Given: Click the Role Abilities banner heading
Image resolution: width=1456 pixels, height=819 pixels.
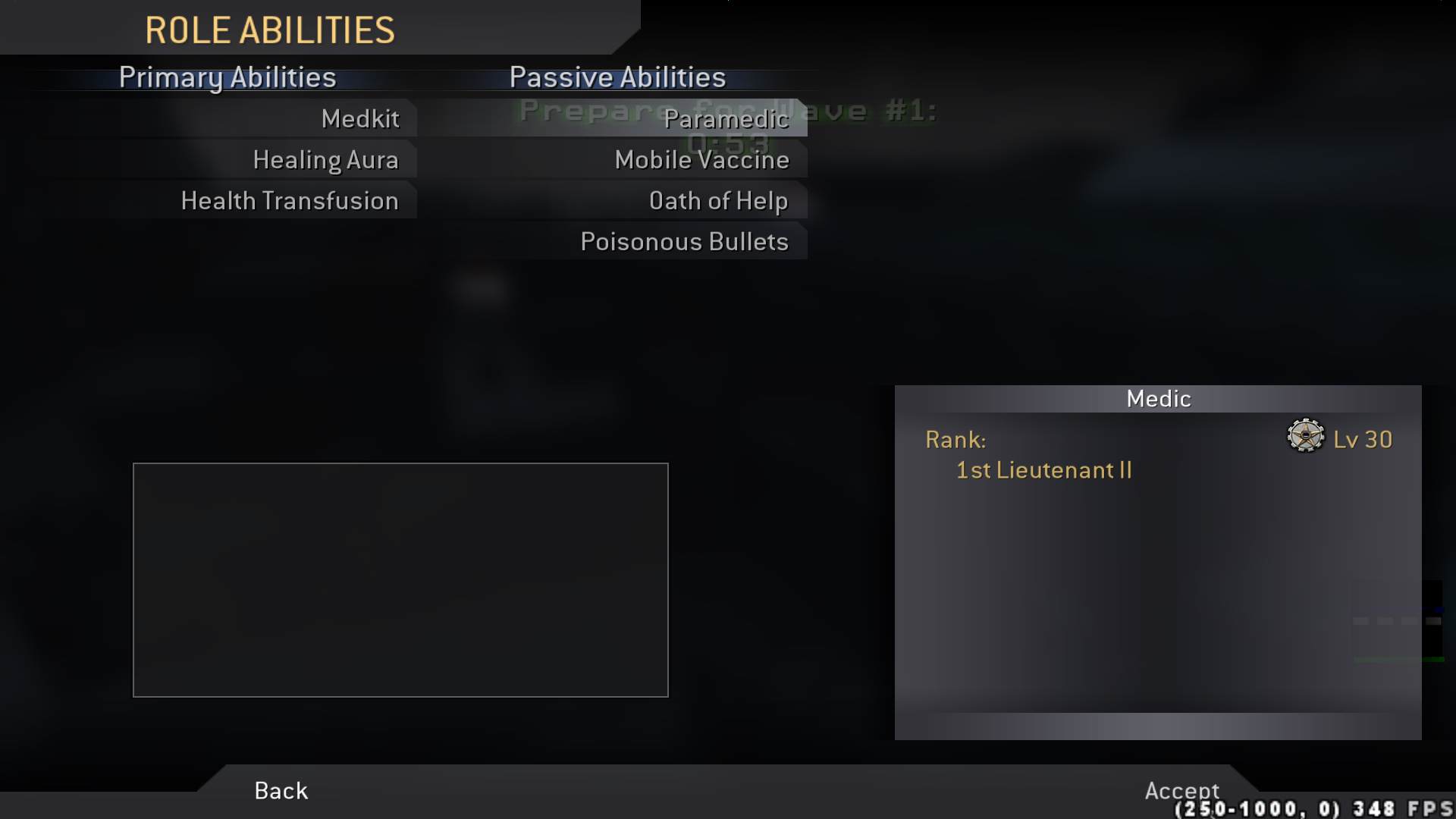Looking at the screenshot, I should pos(270,30).
